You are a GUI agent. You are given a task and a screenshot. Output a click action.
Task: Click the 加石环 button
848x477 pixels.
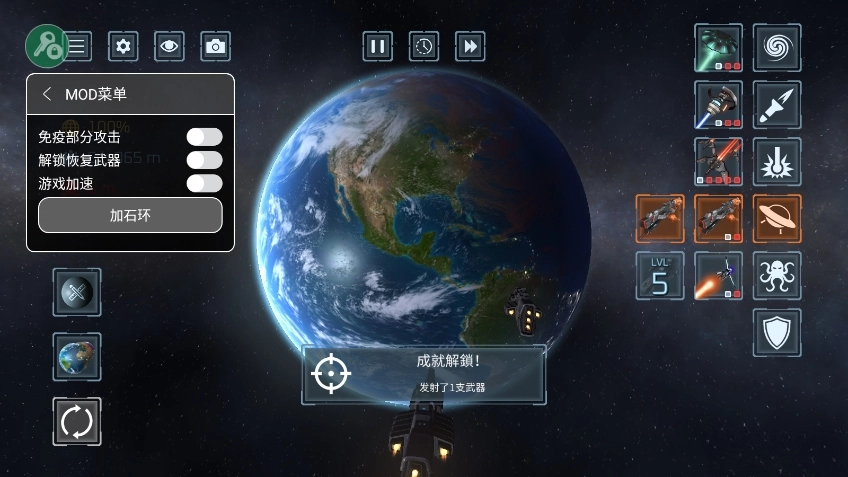click(x=130, y=215)
